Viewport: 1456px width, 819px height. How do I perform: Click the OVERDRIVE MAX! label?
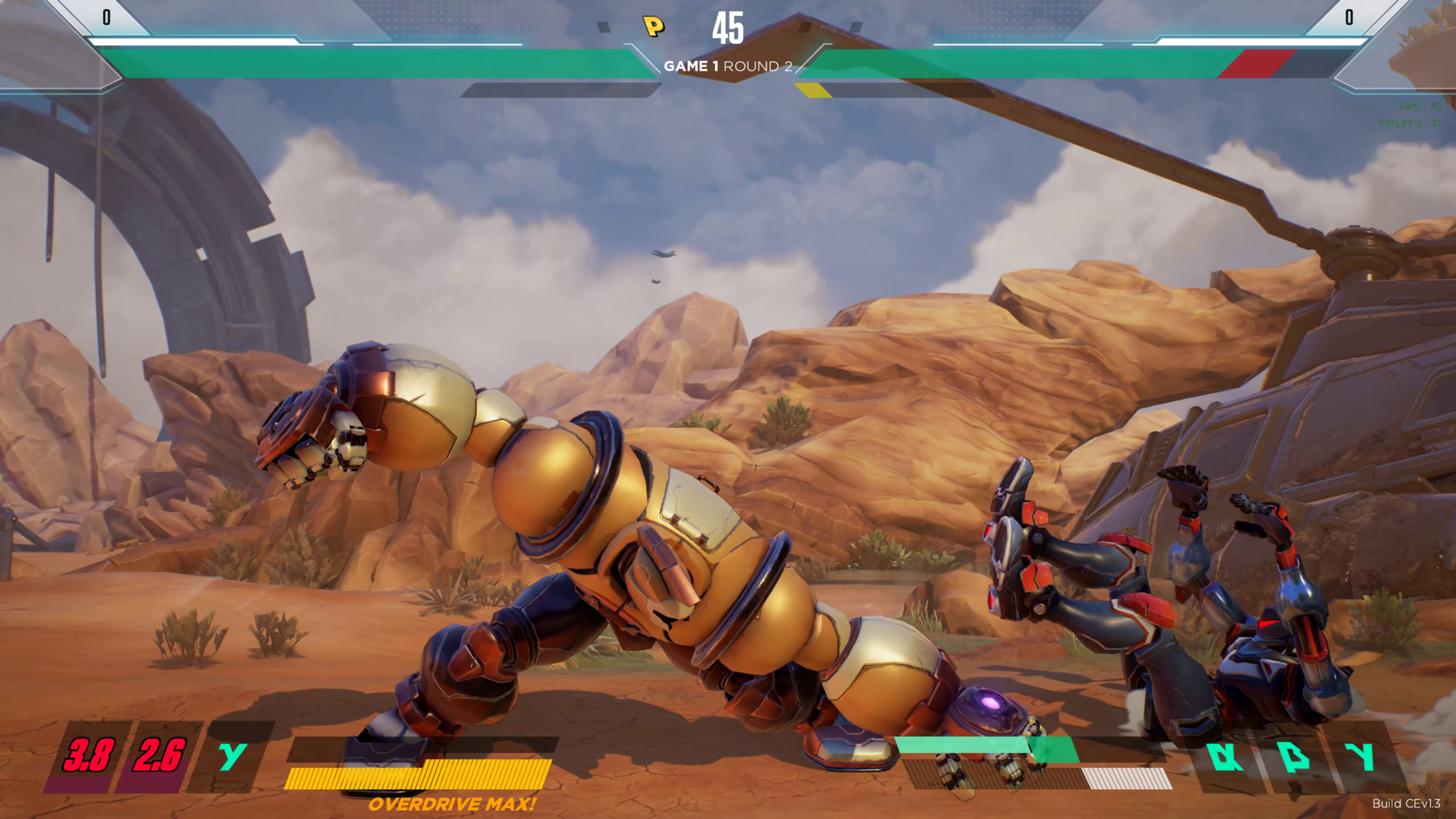tap(454, 805)
